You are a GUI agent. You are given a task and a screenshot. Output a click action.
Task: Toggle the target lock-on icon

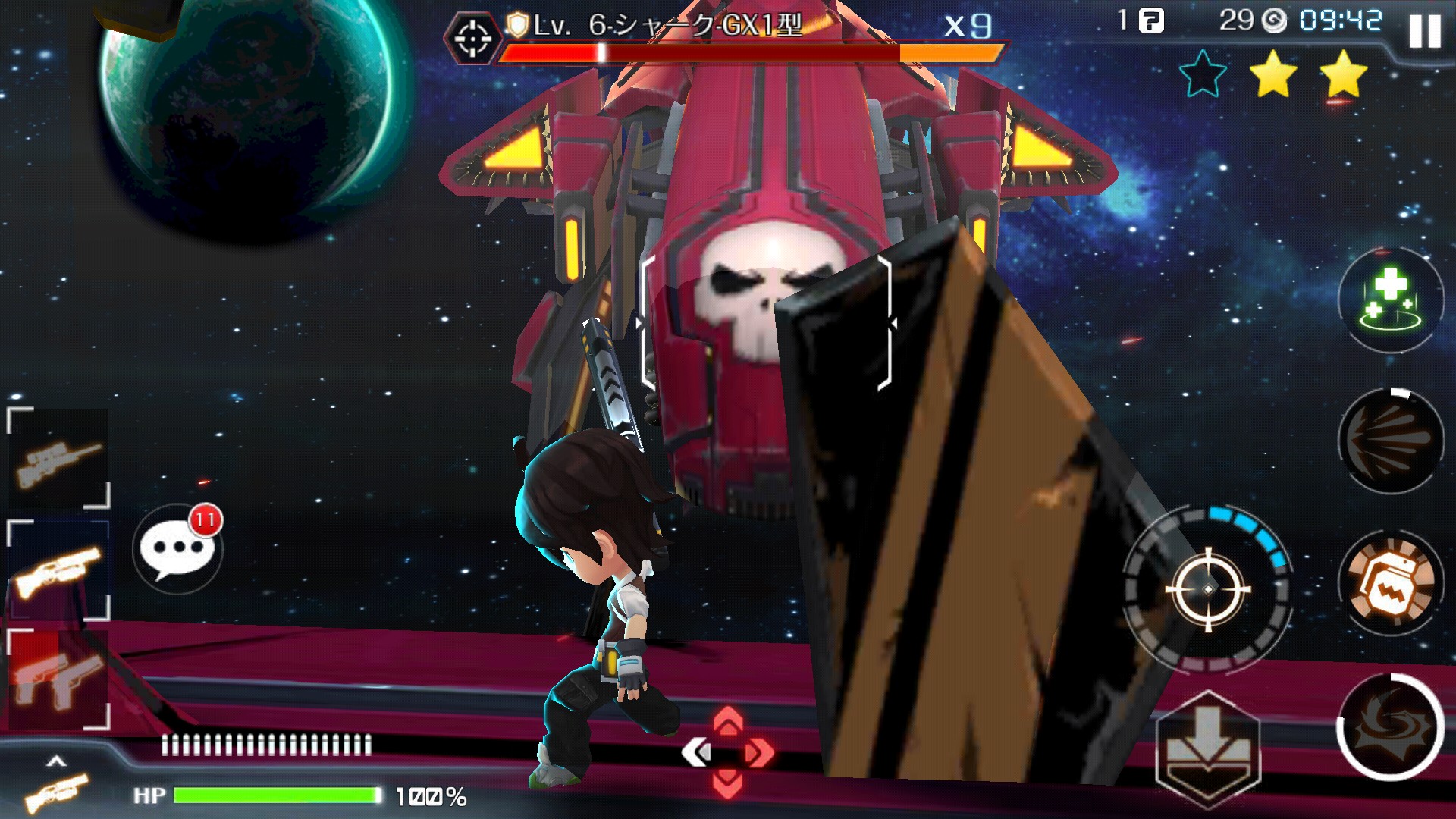click(x=473, y=37)
